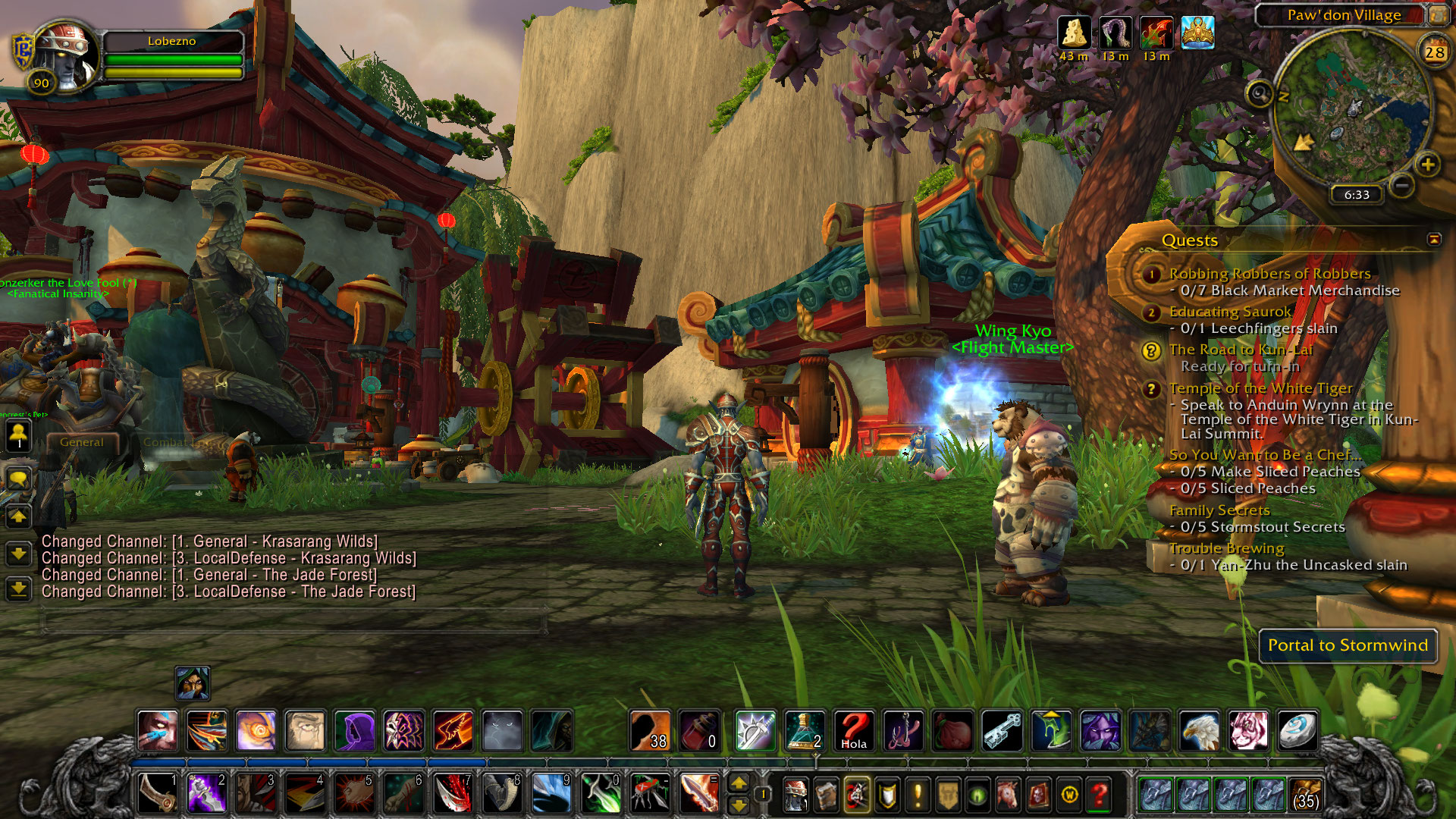Summon the white tiger mount icon
The width and height of the screenshot is (1456, 819).
coord(1248,731)
